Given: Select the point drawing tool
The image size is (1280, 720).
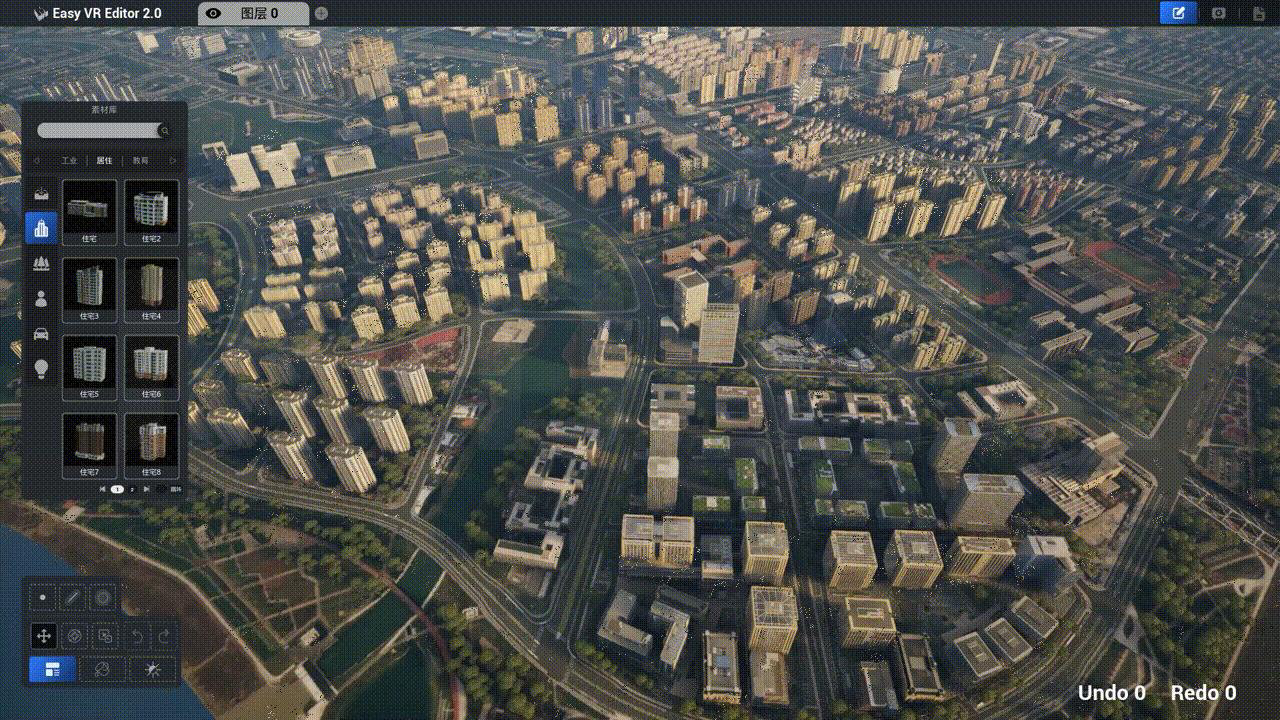Looking at the screenshot, I should pos(43,598).
